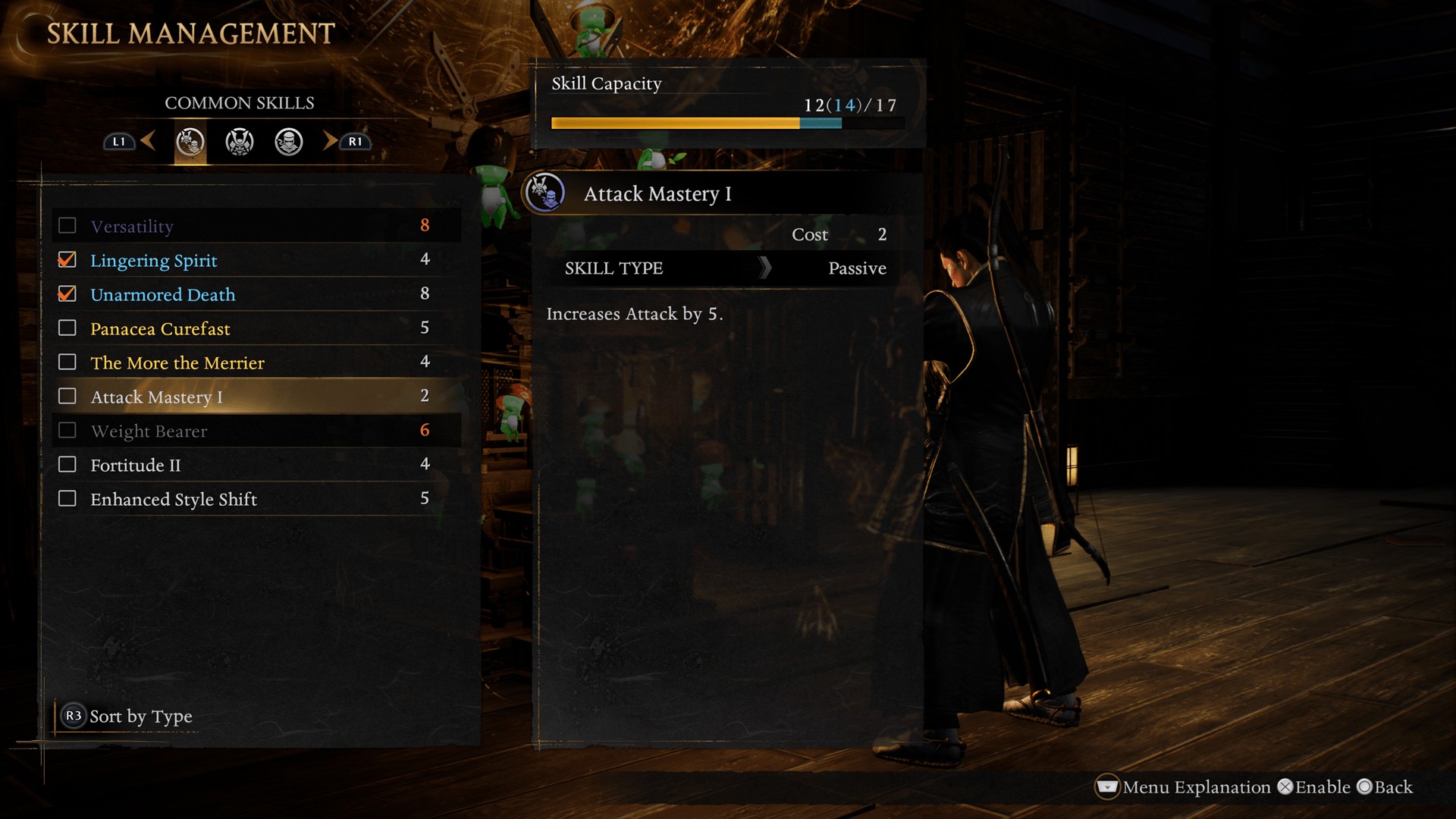Viewport: 1456px width, 819px height.
Task: Go Back from Skill Management
Action: (x=1385, y=787)
